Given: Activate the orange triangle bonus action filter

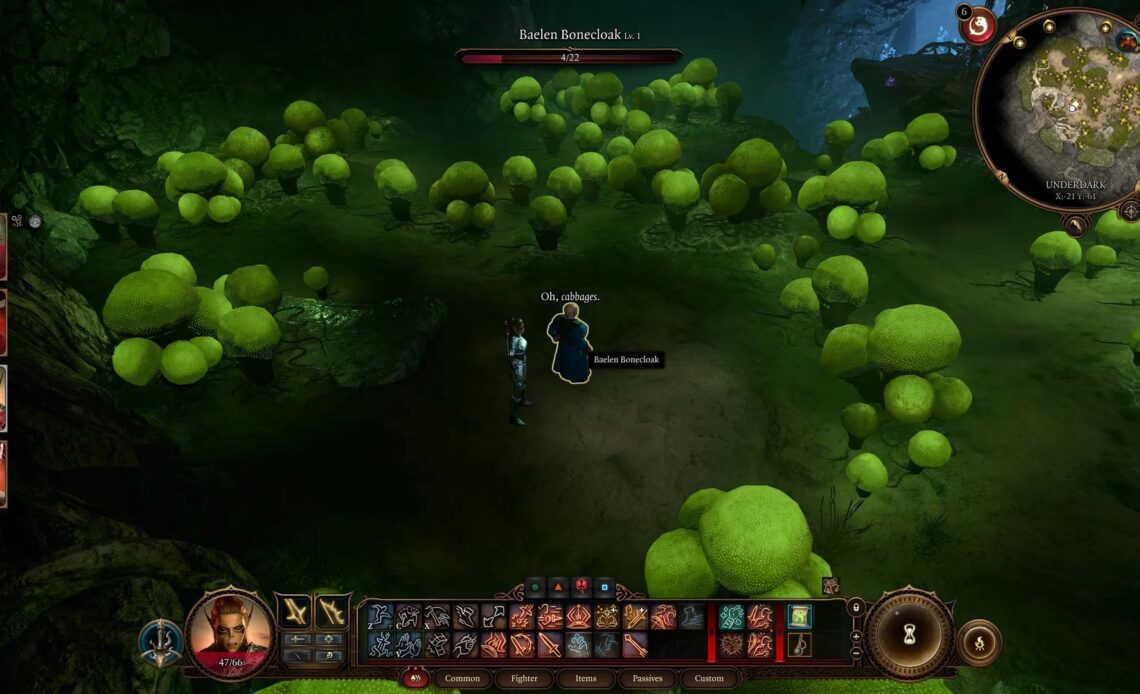Looking at the screenshot, I should (x=558, y=588).
